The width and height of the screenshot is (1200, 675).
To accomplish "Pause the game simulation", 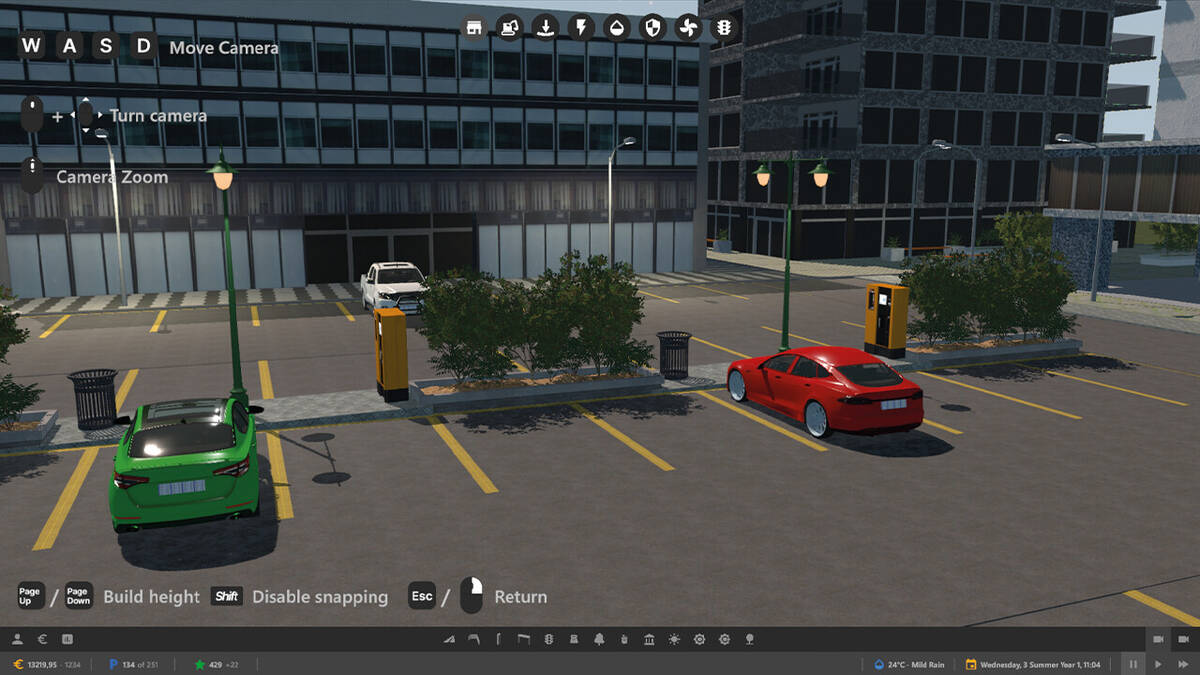I will tap(1133, 664).
